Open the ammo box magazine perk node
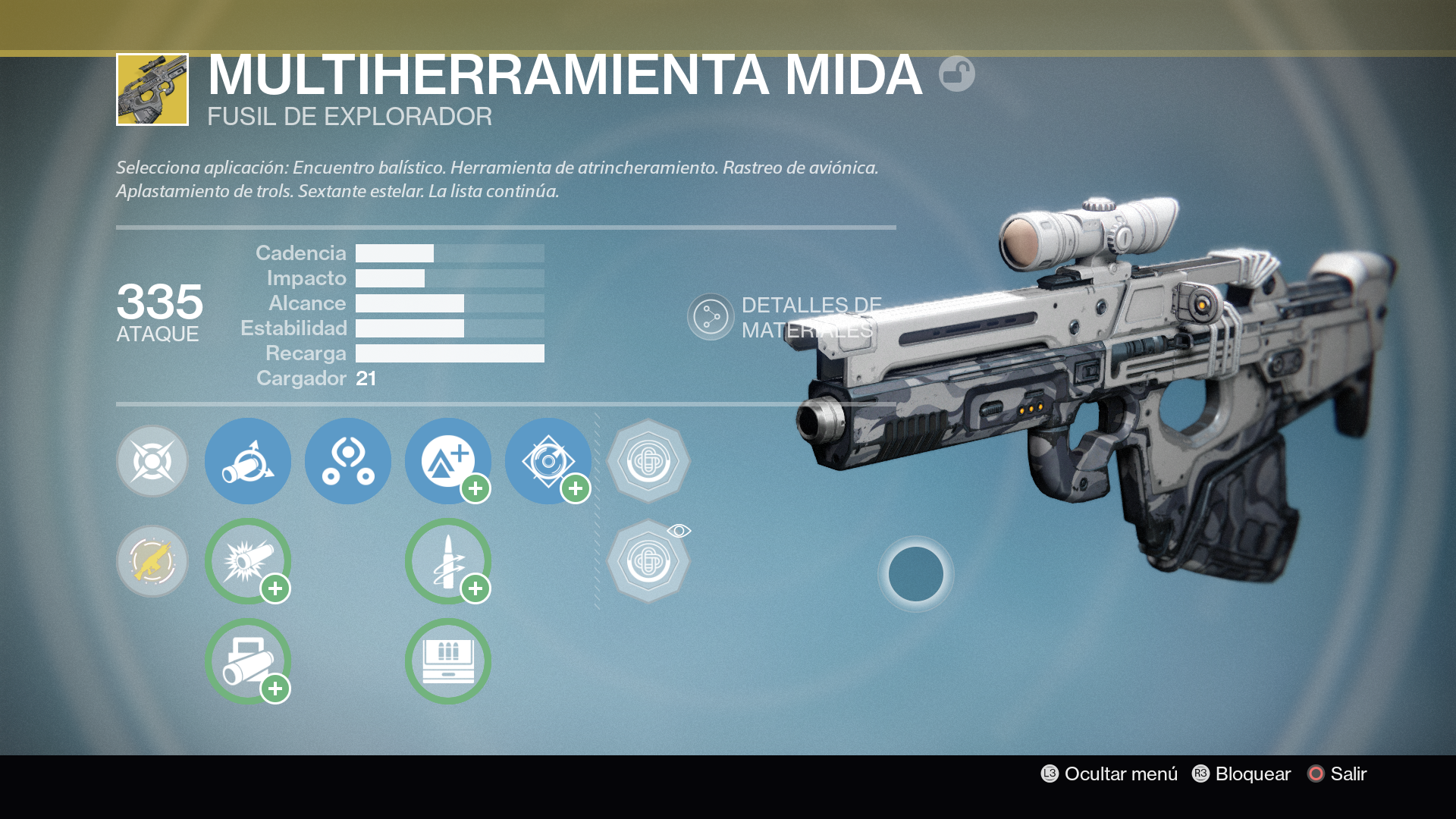 pyautogui.click(x=448, y=661)
